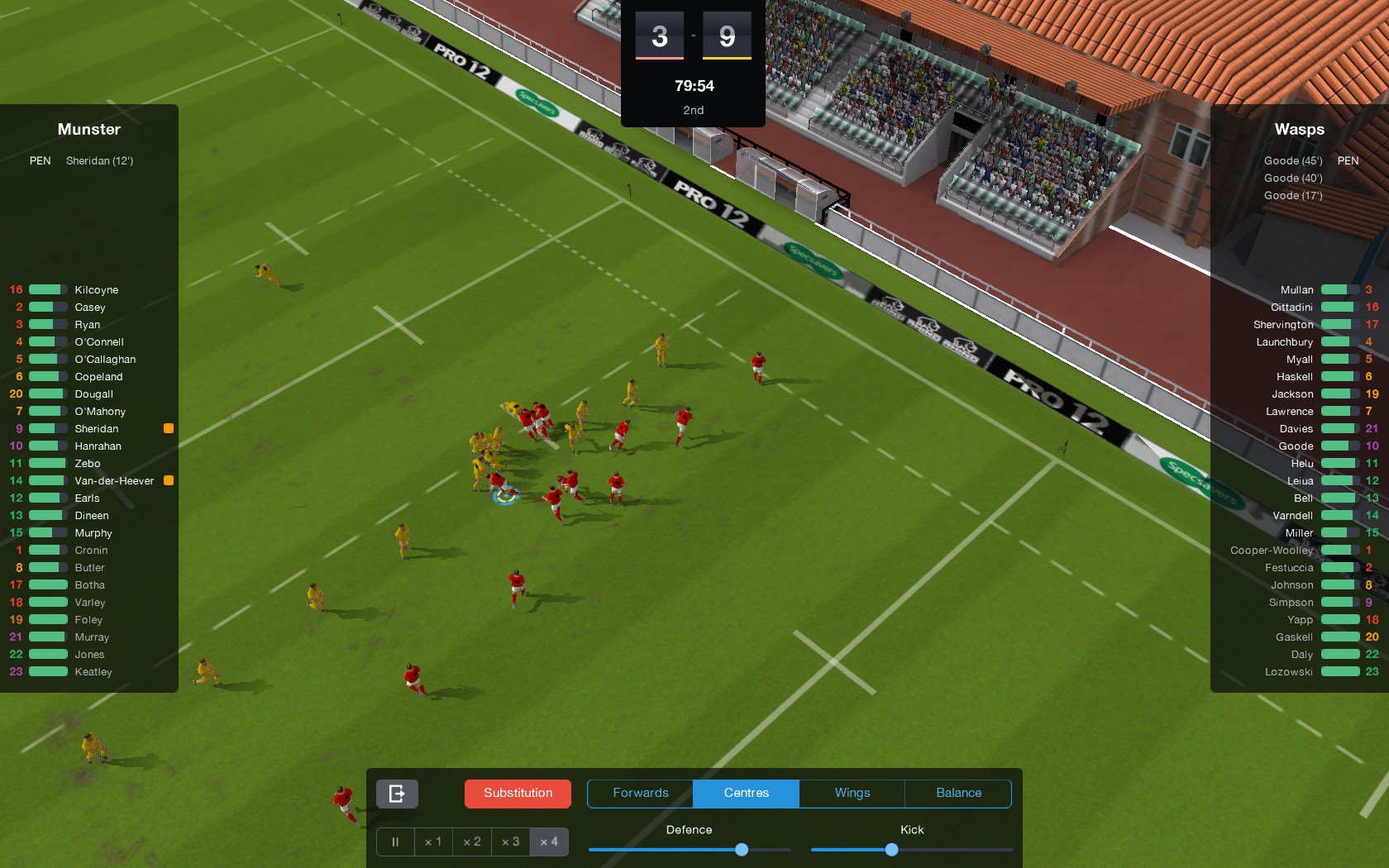Enable x2 match speed
The height and width of the screenshot is (868, 1389).
pos(471,842)
